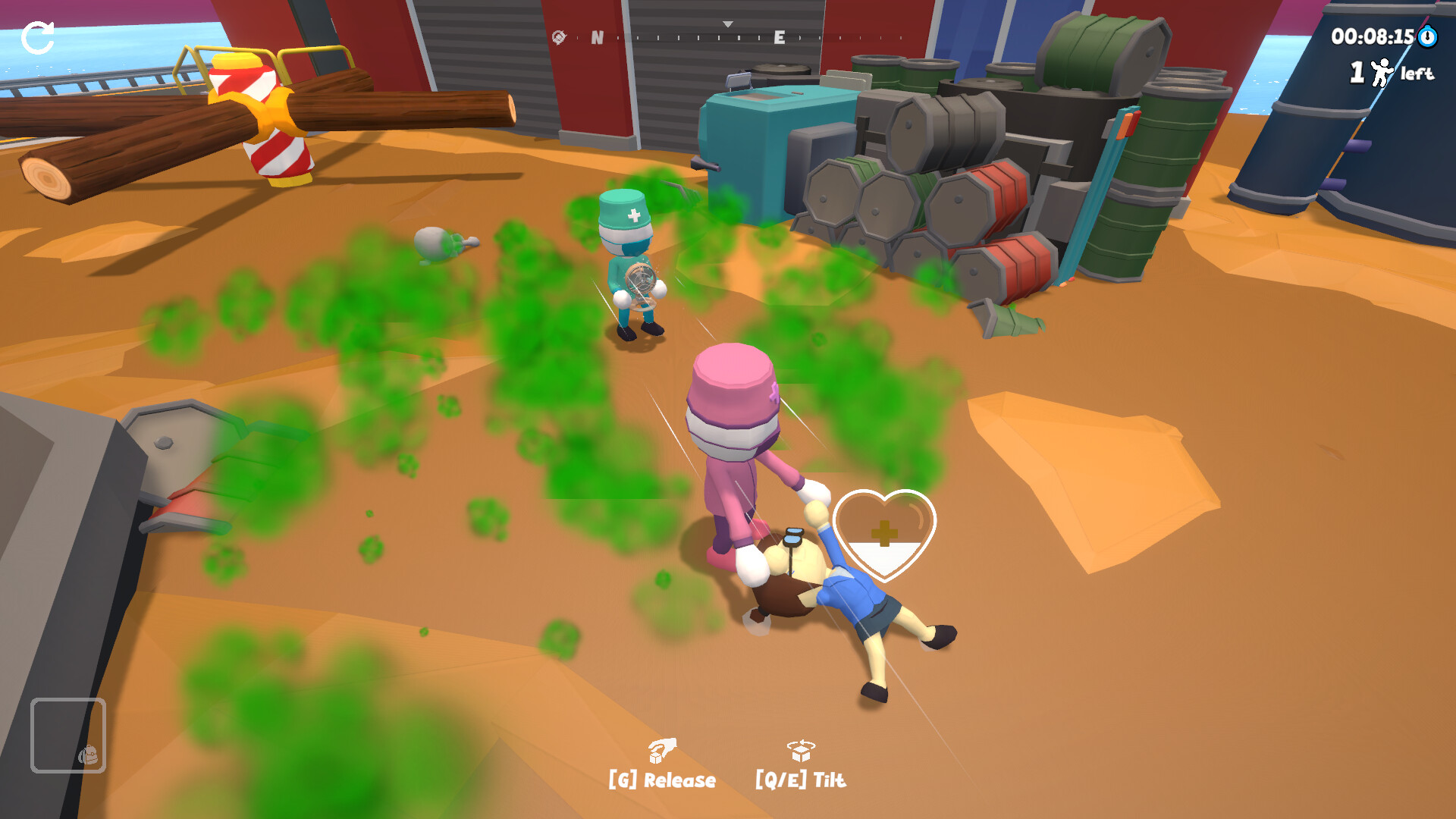
Task: Click the "[Q/E] Tilt" prompt label
Action: [800, 779]
